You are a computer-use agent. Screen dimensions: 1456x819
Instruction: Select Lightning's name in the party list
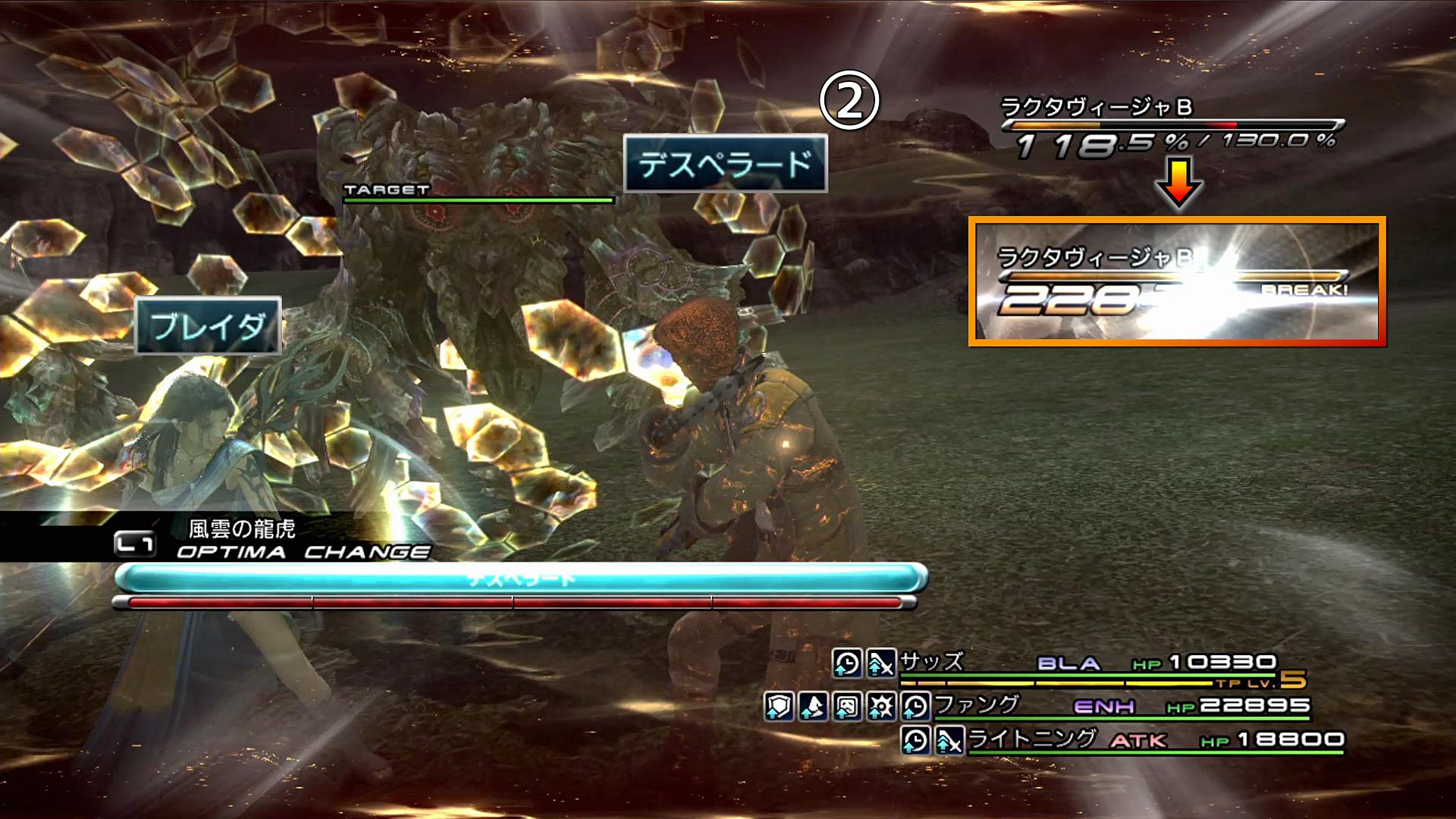pyautogui.click(x=1032, y=739)
